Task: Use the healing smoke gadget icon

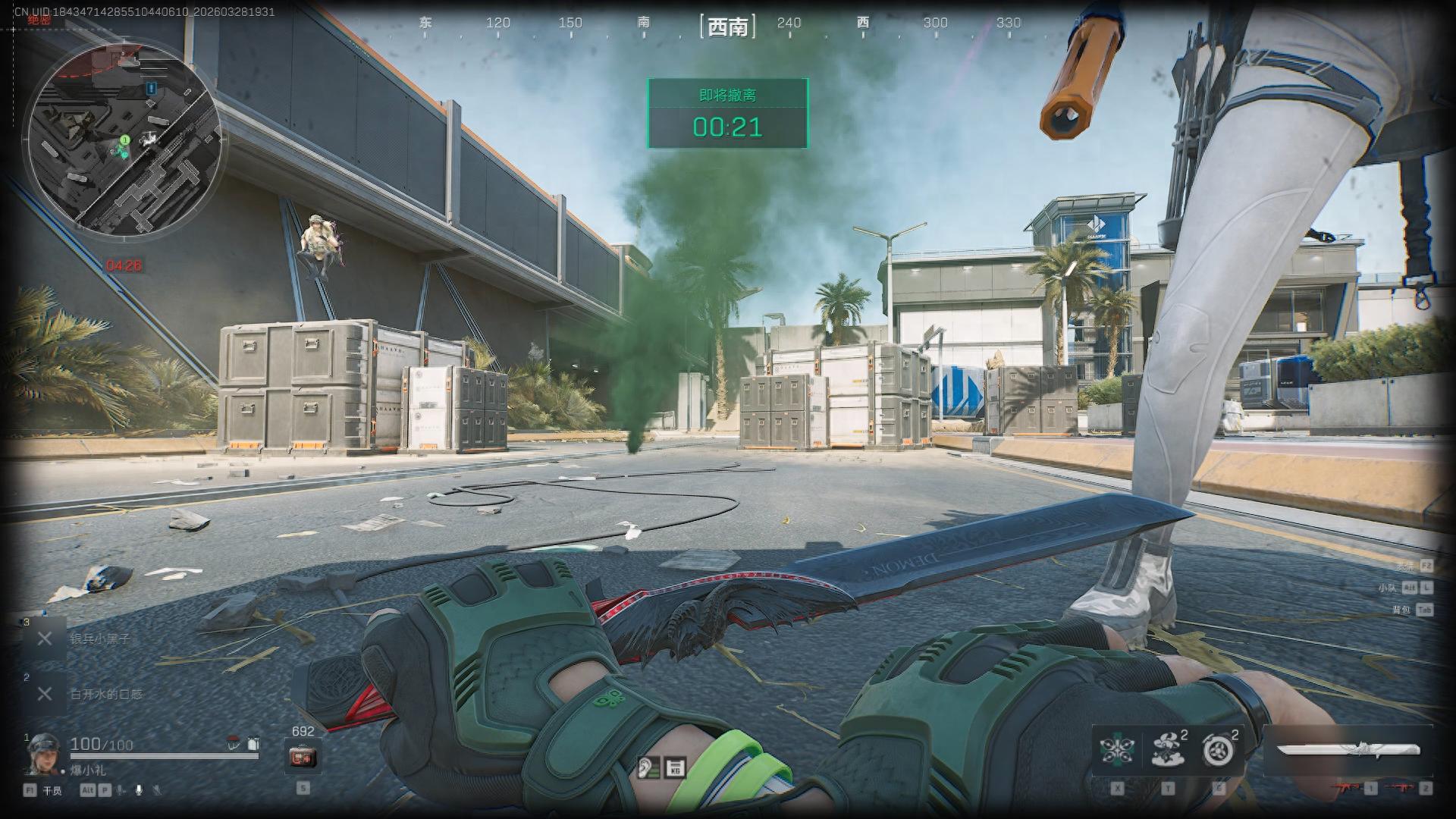Action: 1168,749
